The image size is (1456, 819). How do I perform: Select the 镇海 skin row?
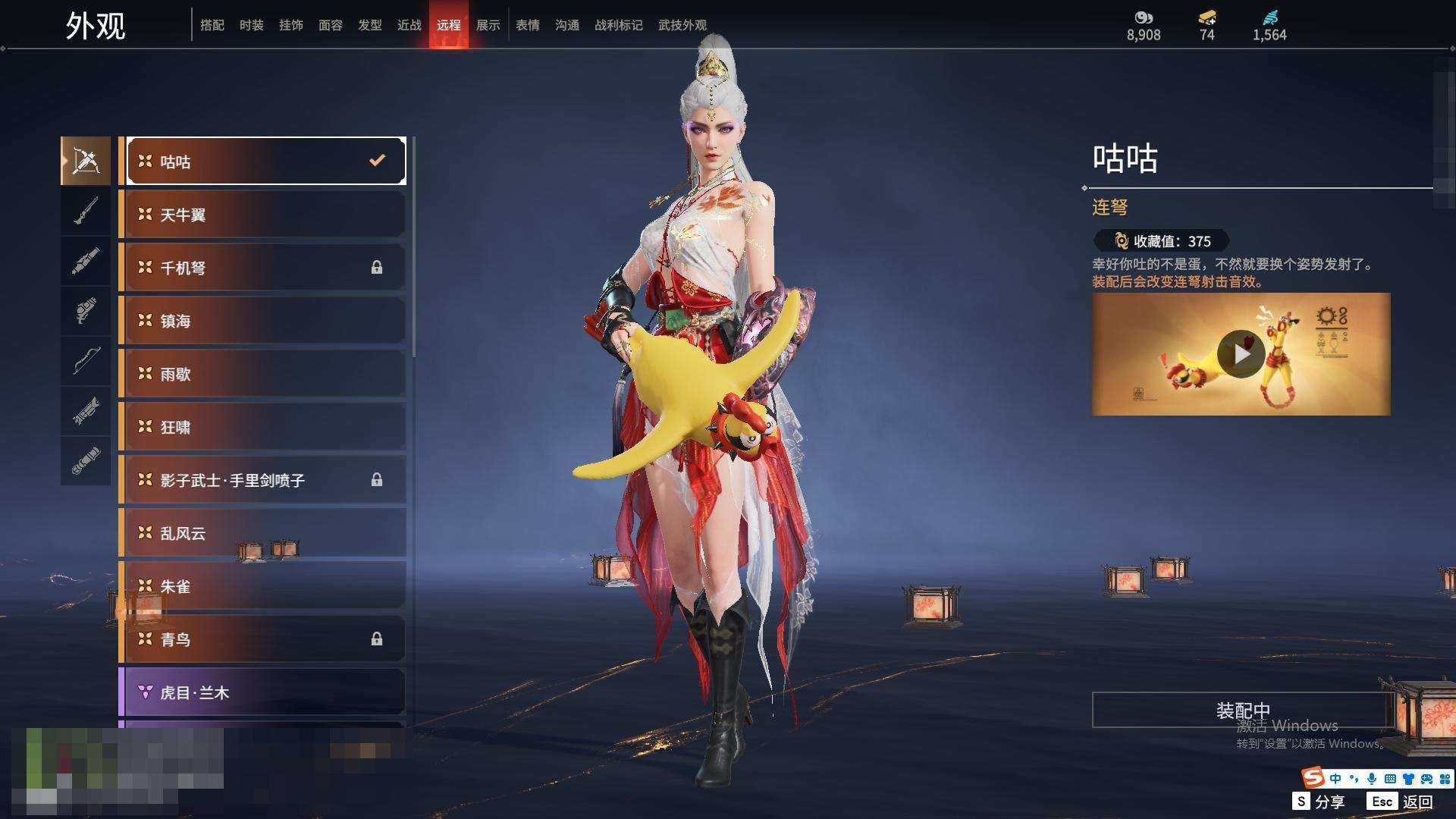coord(262,321)
